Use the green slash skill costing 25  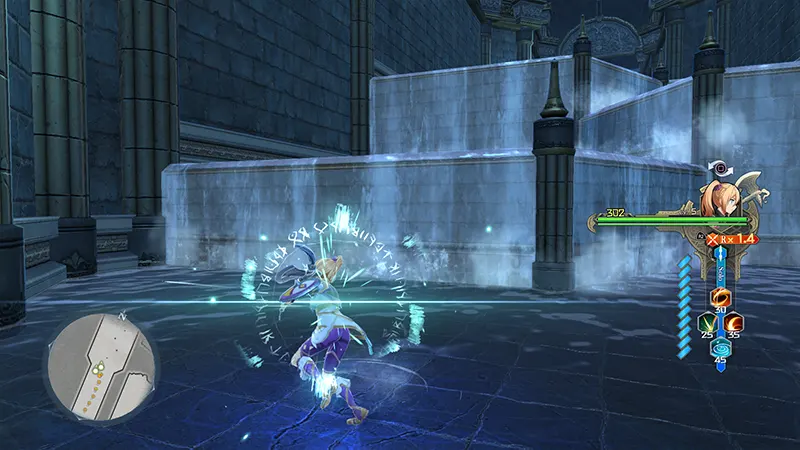click(708, 324)
